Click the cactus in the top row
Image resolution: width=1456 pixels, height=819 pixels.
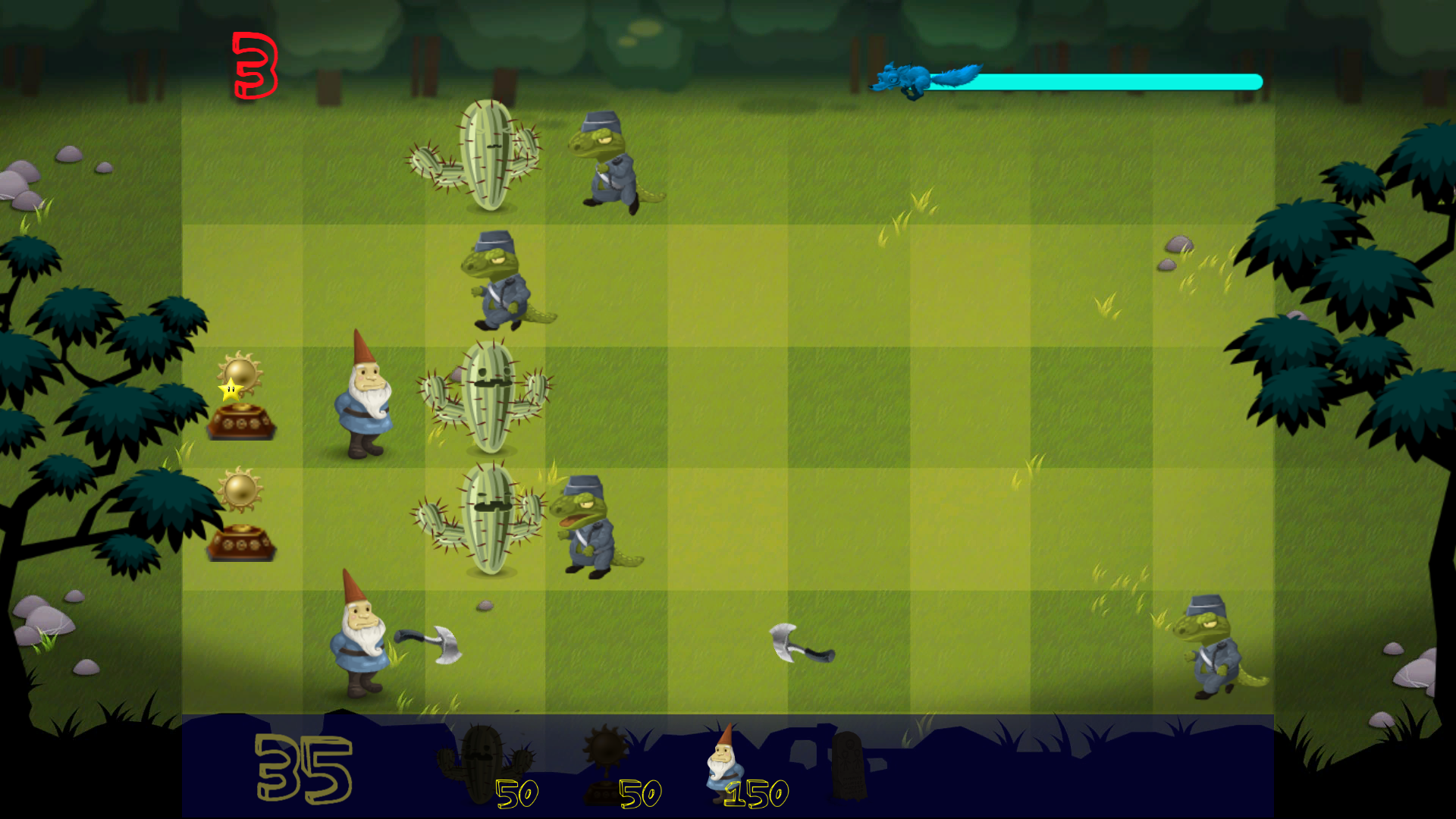[x=485, y=152]
